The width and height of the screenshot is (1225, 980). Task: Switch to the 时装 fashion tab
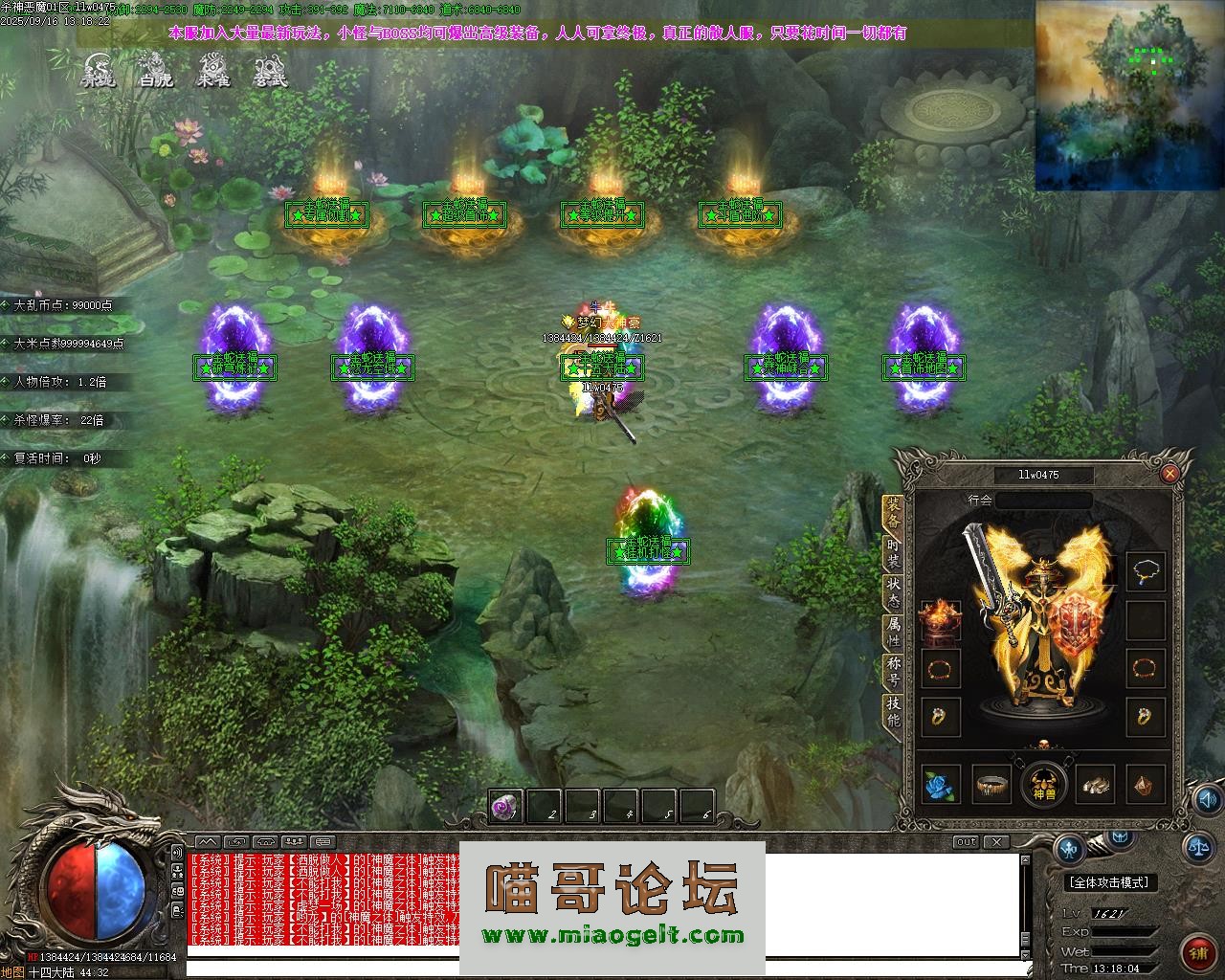(893, 548)
